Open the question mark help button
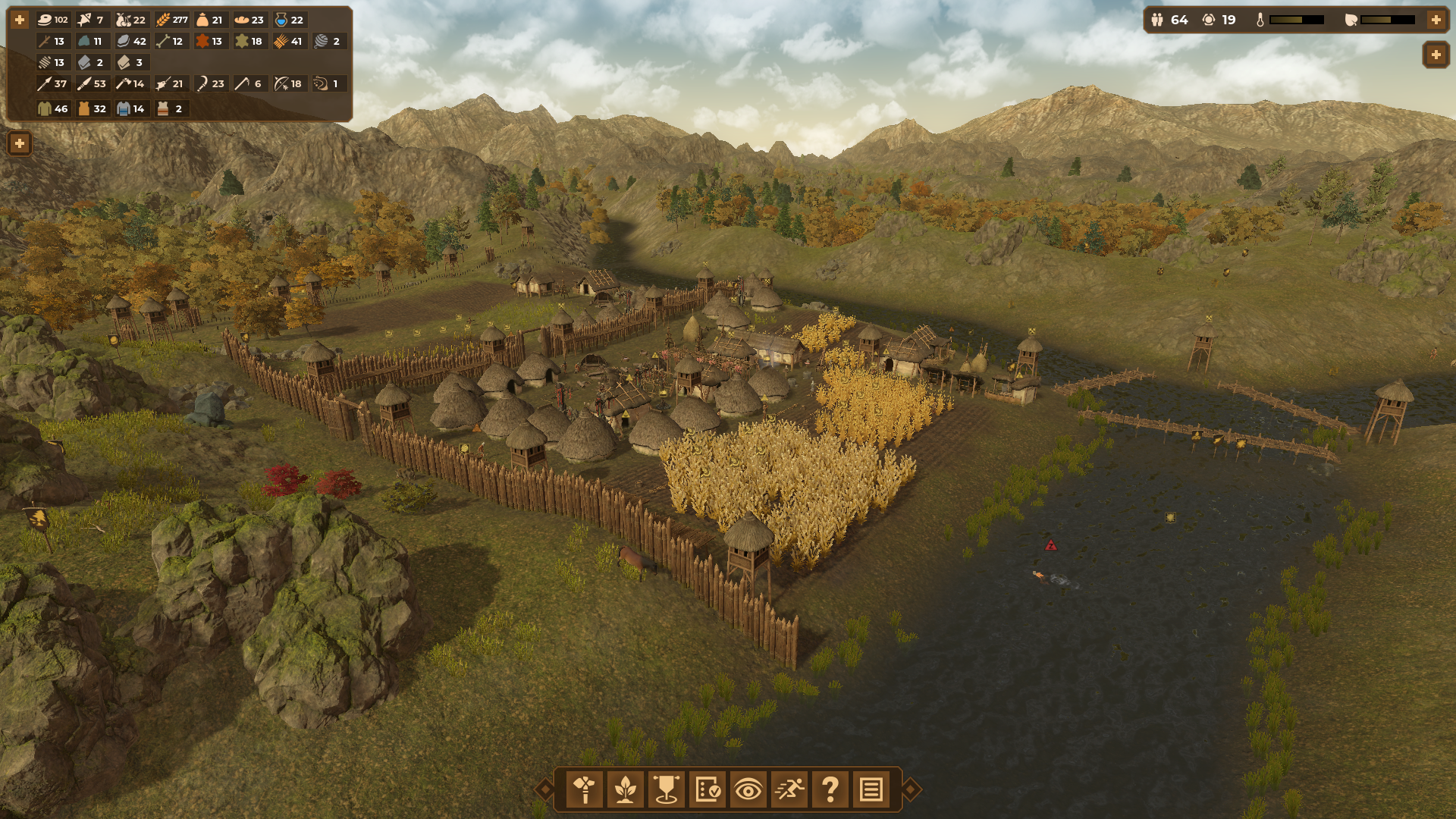The width and height of the screenshot is (1456, 819). [x=830, y=789]
